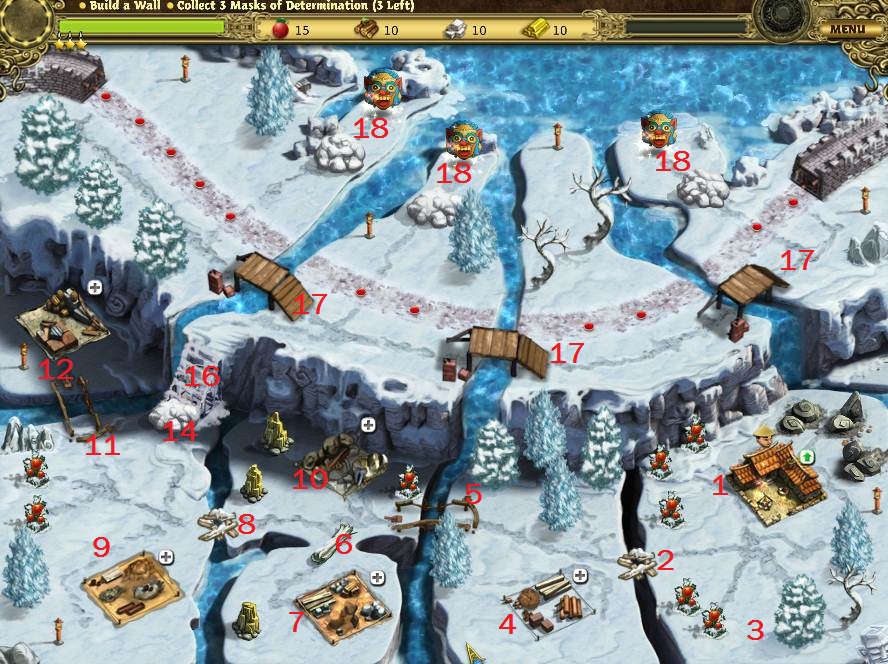The width and height of the screenshot is (888, 664).
Task: Click the plus icon near building site 12
Action: tap(95, 287)
